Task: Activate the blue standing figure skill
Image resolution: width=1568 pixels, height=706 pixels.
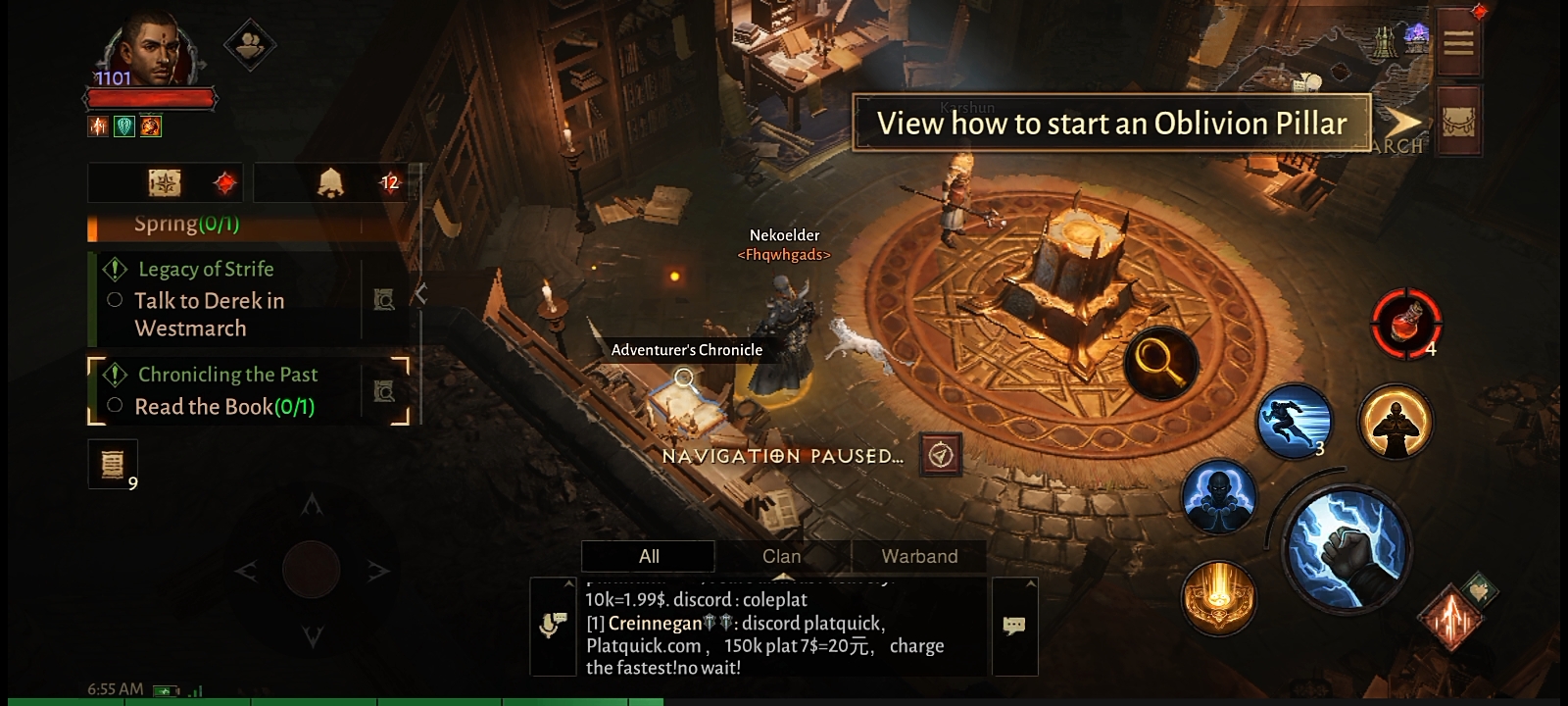Action: tap(1218, 497)
